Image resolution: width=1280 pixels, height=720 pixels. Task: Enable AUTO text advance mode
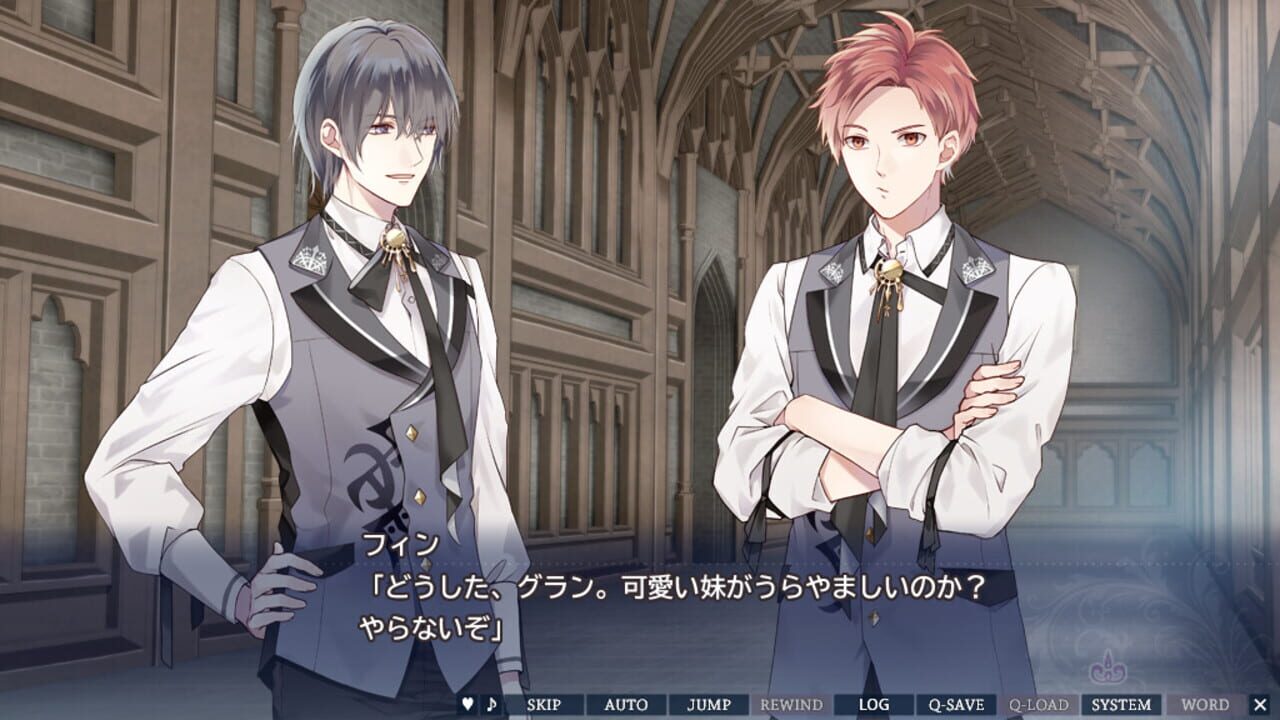[624, 703]
